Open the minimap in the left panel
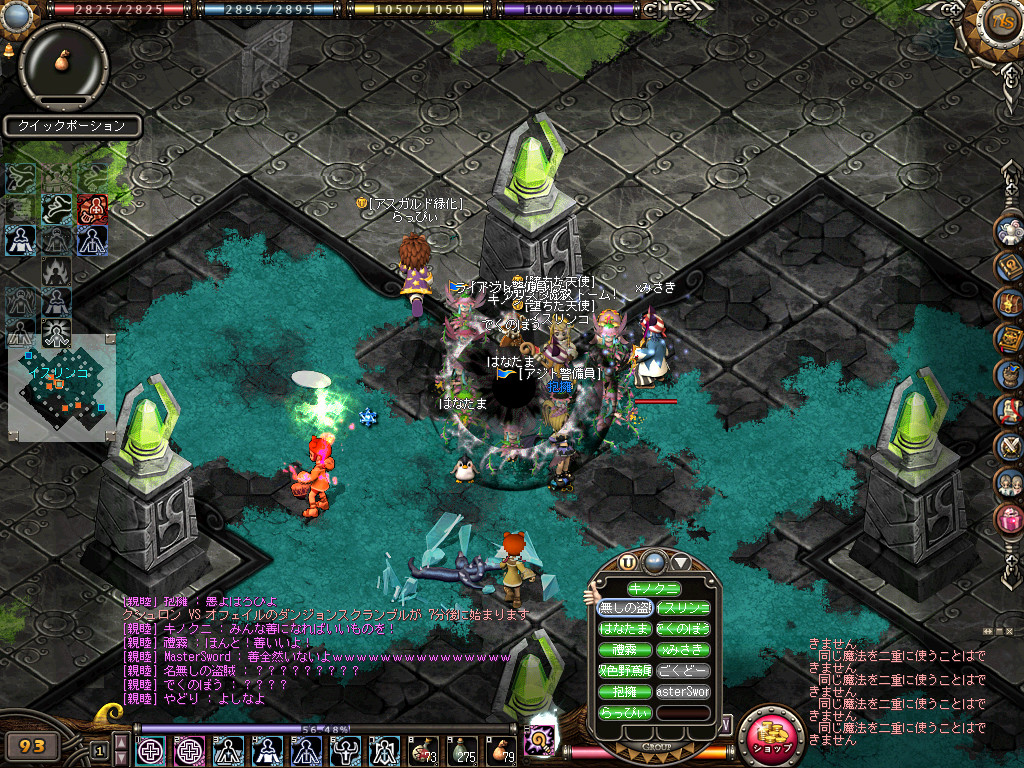Viewport: 1024px width, 768px height. (x=62, y=389)
